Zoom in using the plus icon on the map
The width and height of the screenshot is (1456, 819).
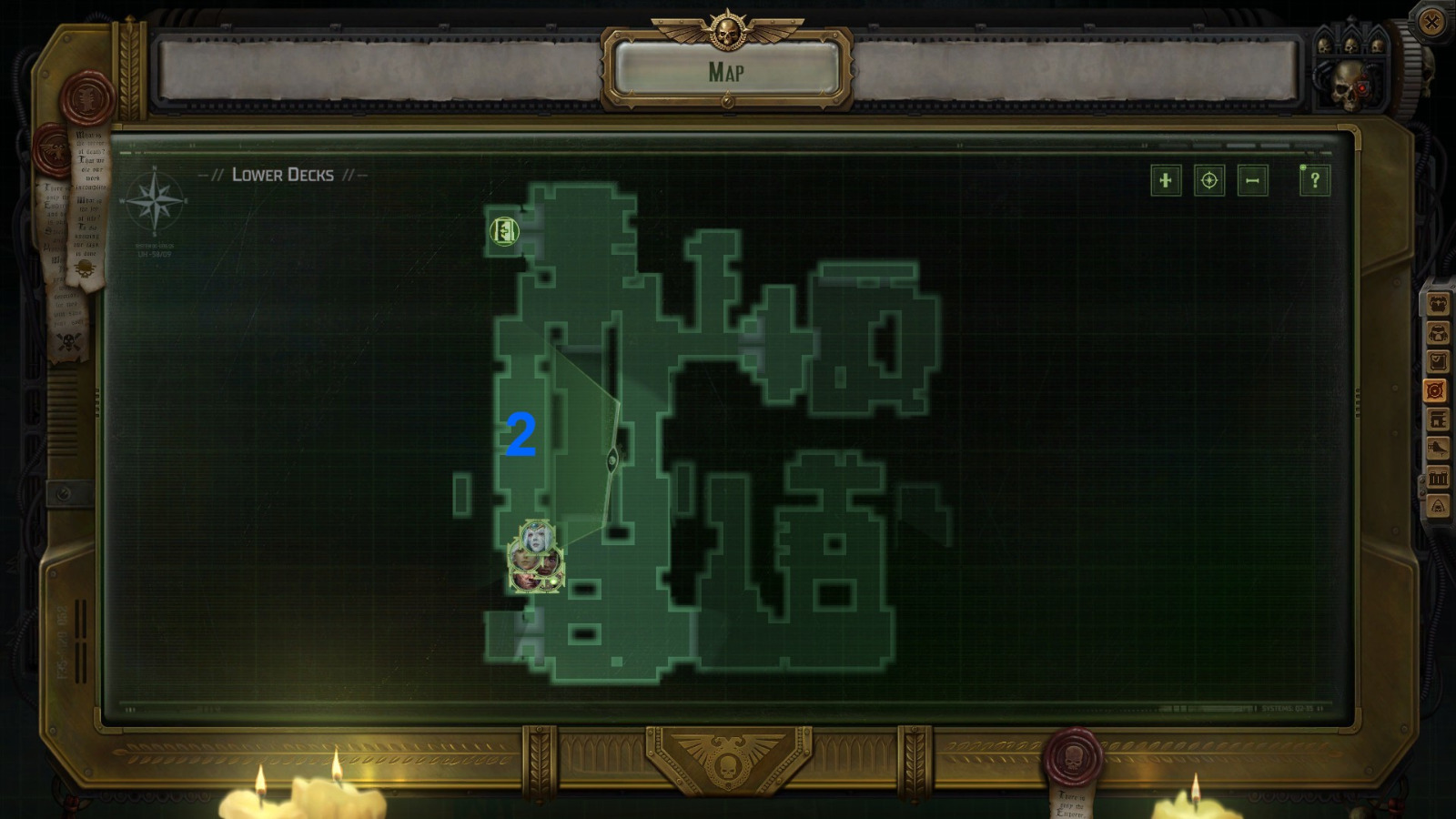point(1168,181)
